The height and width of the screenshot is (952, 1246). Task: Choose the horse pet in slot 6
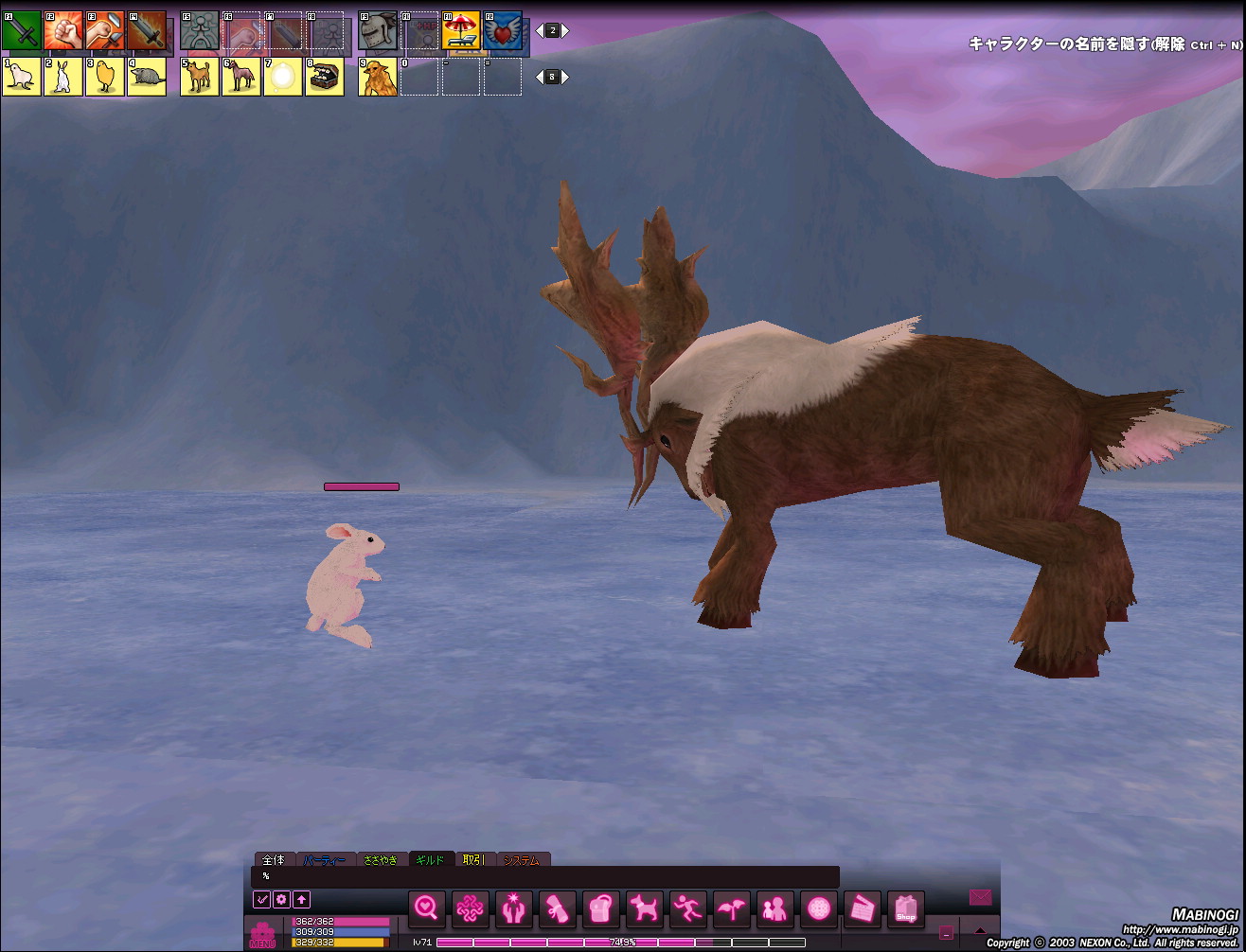(x=241, y=77)
